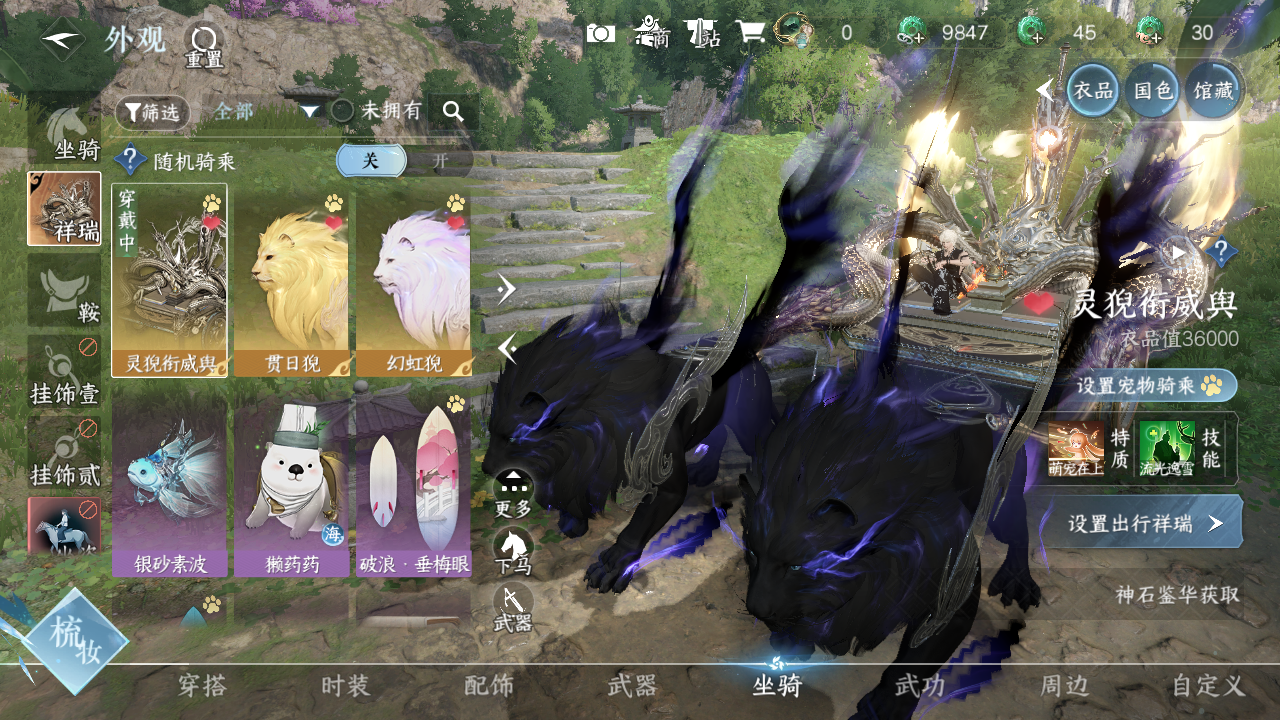This screenshot has height=720, width=1280.
Task: Select the 贯日狻 golden lion mount
Action: tap(291, 280)
